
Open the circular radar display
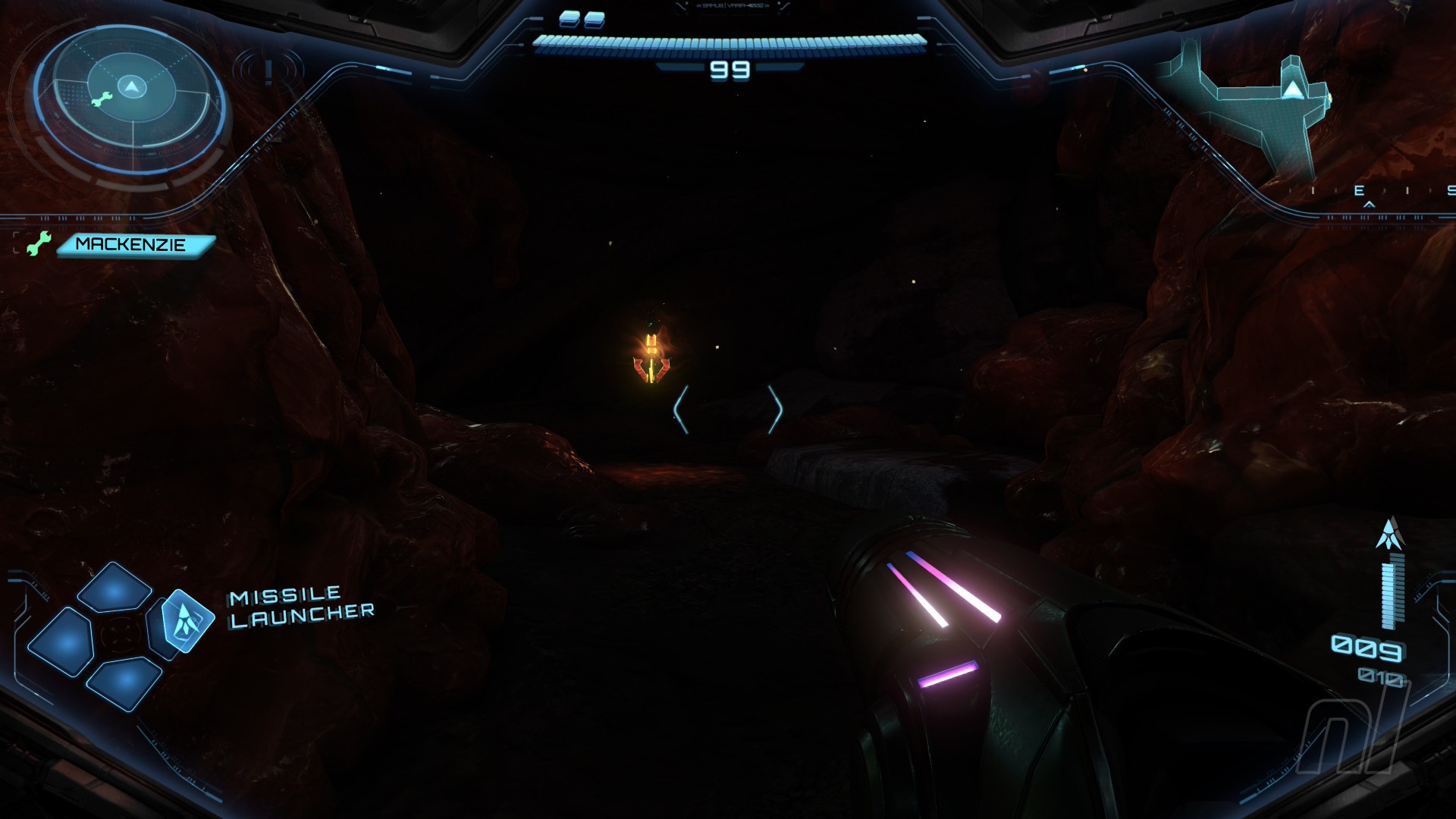click(131, 99)
